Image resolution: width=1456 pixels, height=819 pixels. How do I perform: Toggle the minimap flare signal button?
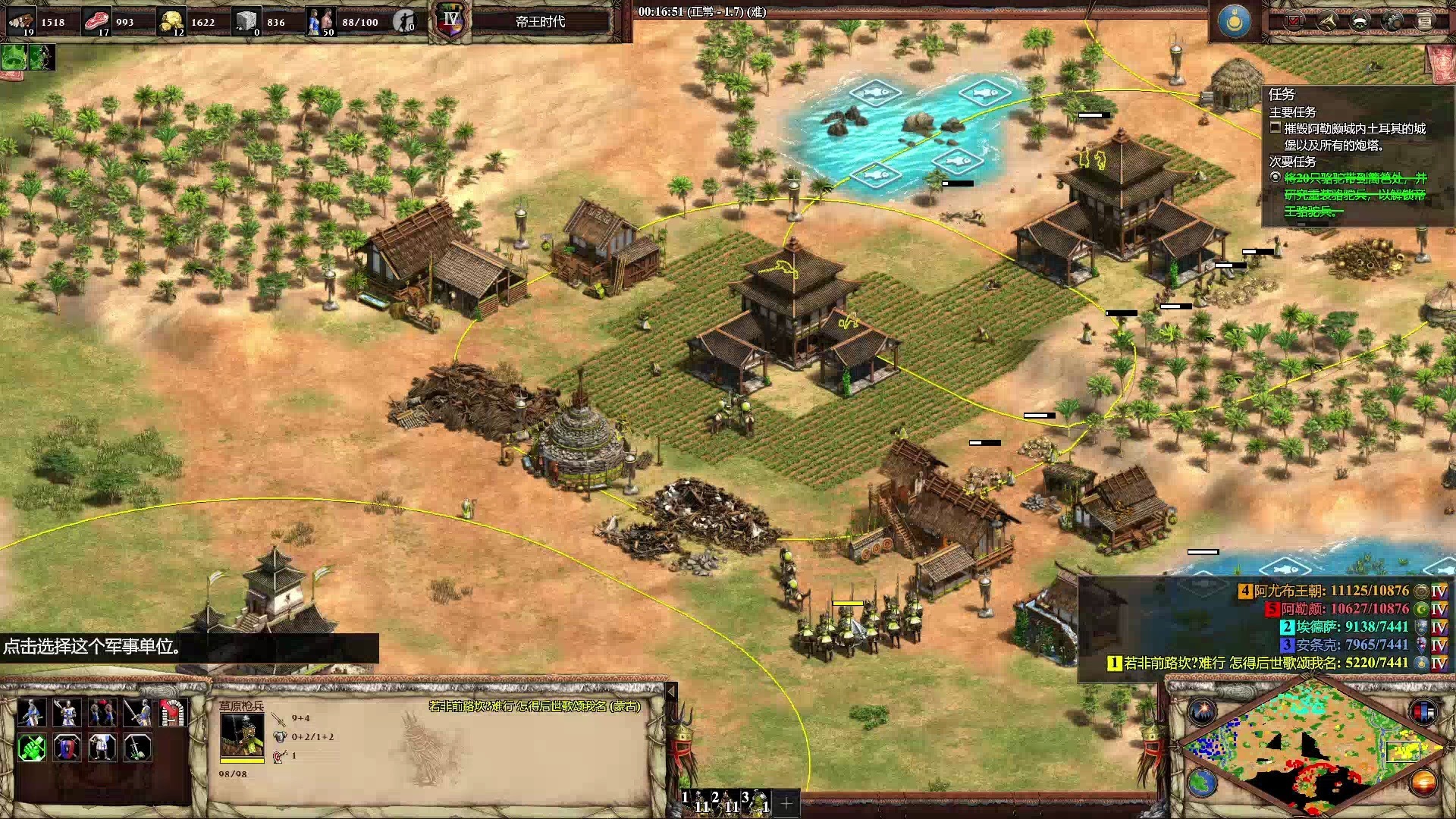(1202, 712)
